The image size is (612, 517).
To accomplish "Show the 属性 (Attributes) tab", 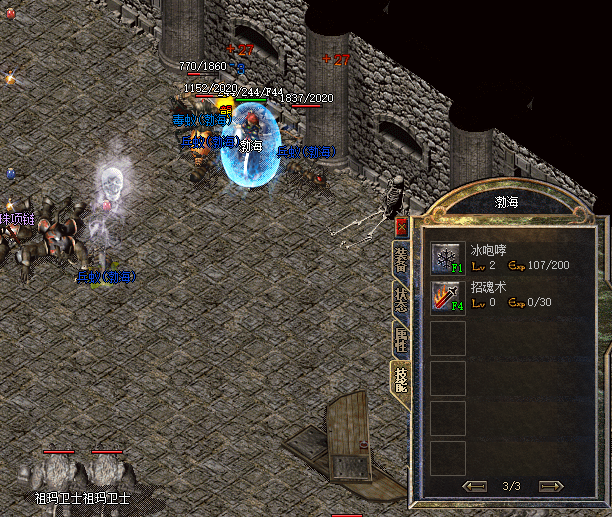I will (x=401, y=339).
